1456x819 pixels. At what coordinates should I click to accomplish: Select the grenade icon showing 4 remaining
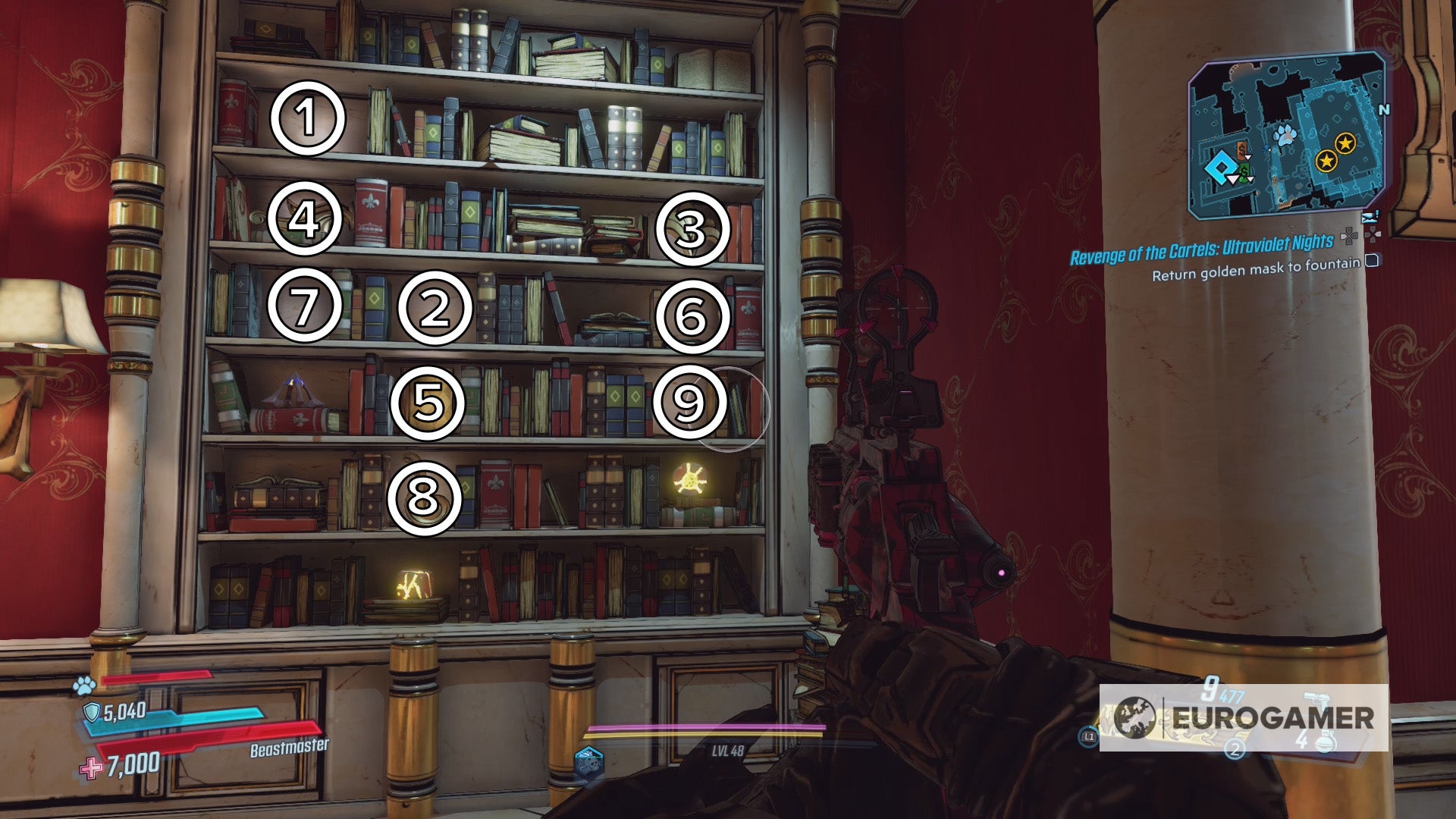tap(1325, 742)
